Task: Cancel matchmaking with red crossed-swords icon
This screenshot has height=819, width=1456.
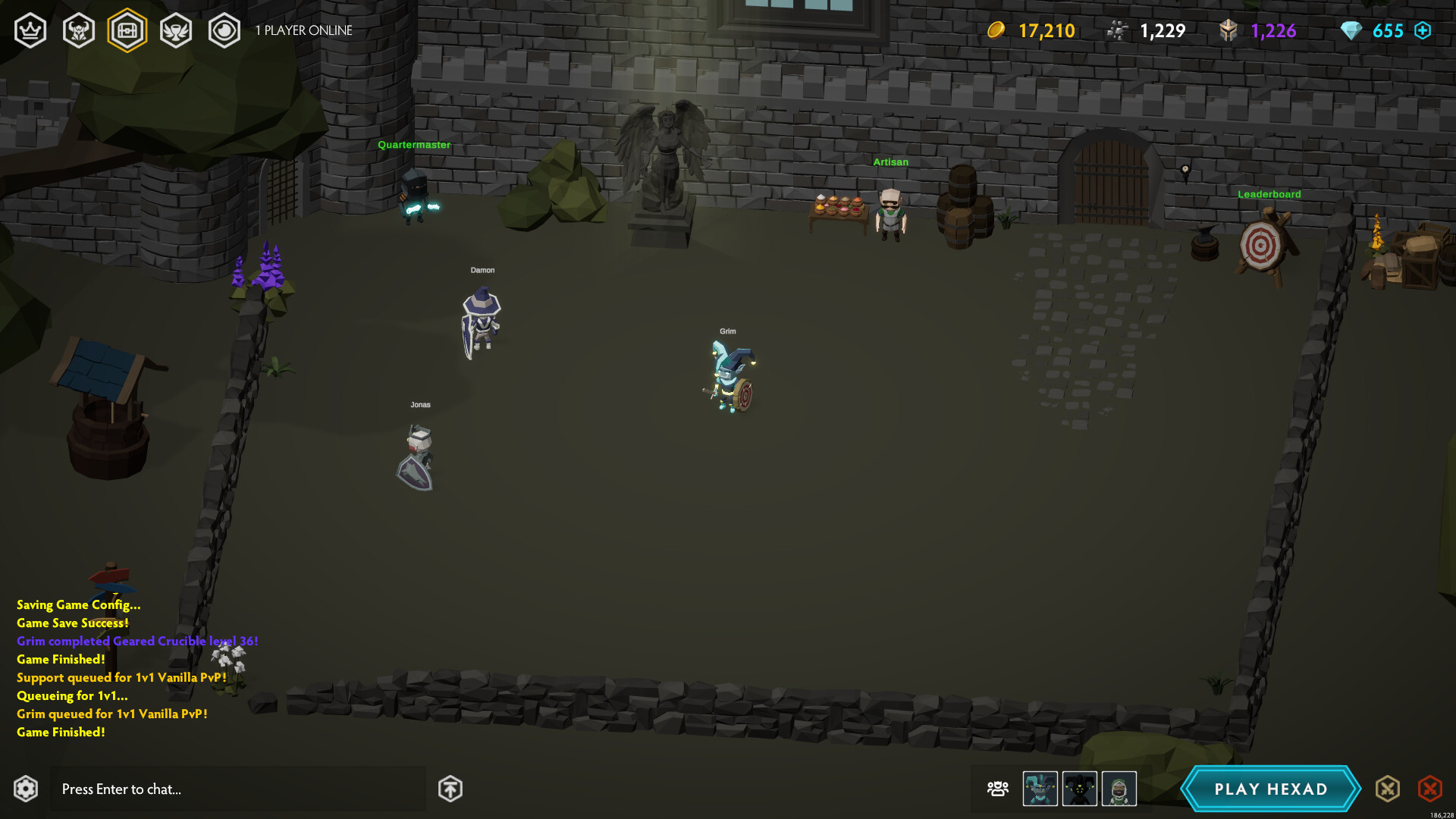Action: tap(1430, 789)
